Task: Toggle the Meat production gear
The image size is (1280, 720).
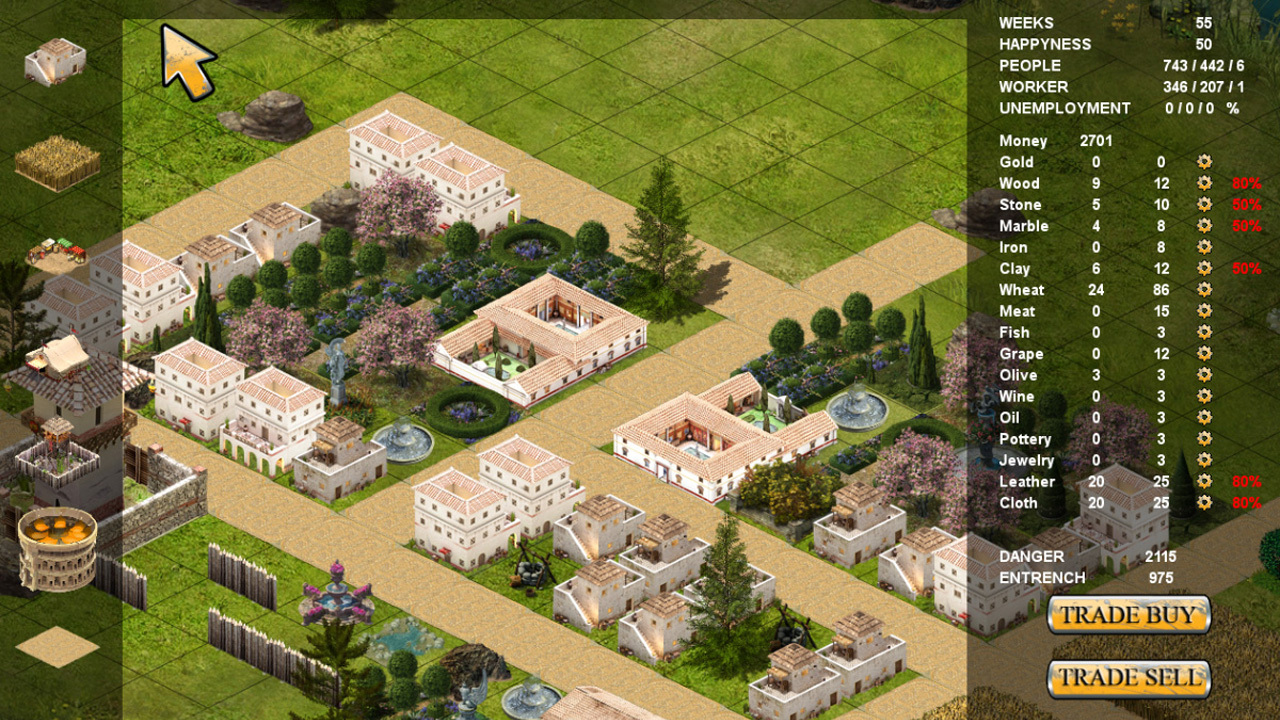Action: tap(1204, 311)
